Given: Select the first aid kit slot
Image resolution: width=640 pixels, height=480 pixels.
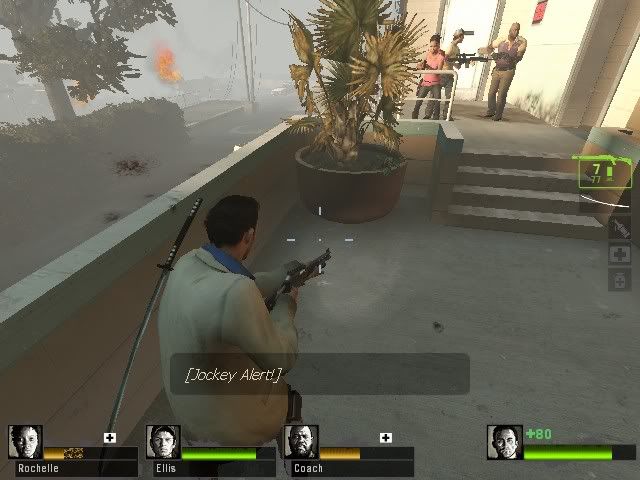Looking at the screenshot, I should click(619, 254).
